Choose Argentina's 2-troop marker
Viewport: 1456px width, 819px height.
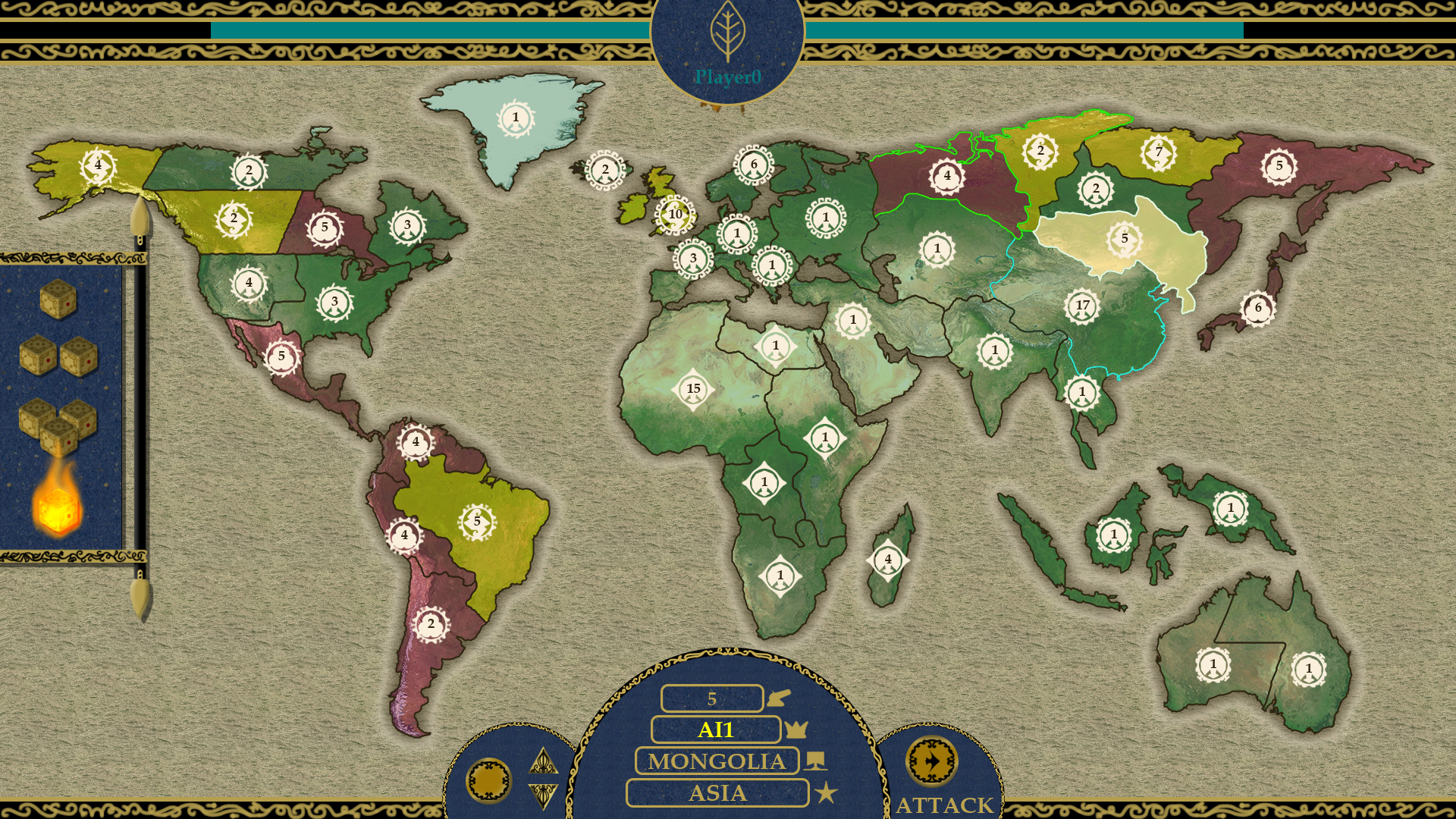[x=431, y=624]
